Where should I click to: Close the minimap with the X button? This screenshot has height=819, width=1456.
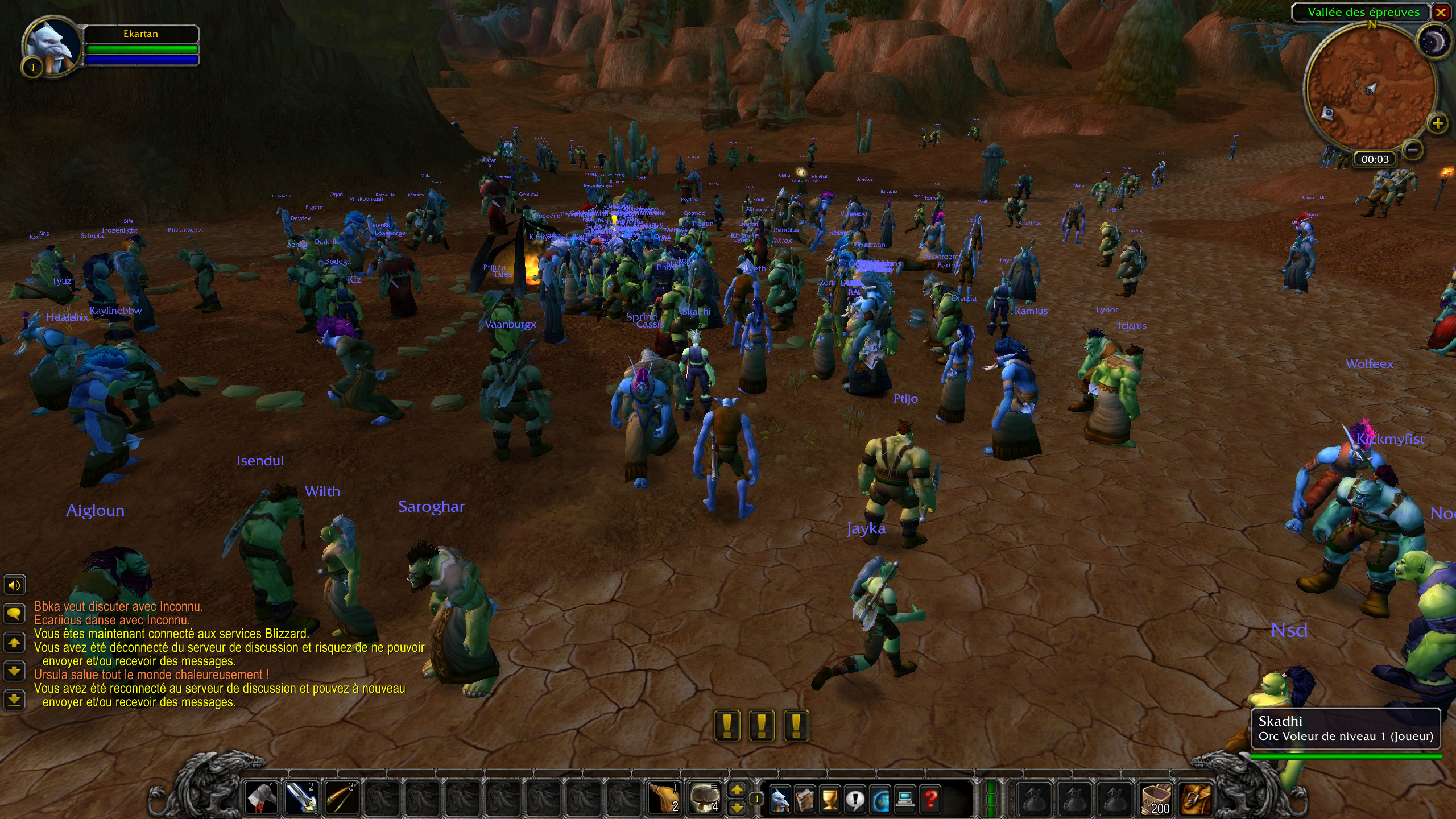pyautogui.click(x=1441, y=13)
